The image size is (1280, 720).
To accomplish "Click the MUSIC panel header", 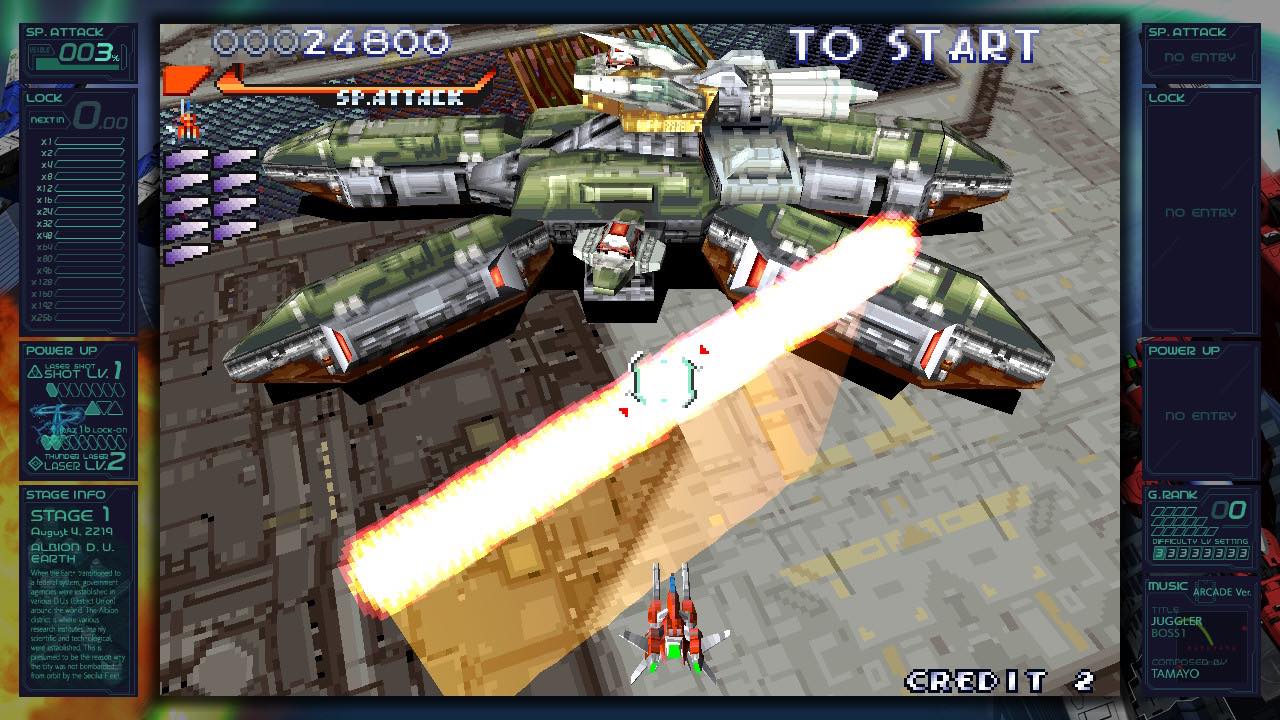I will 1168,586.
